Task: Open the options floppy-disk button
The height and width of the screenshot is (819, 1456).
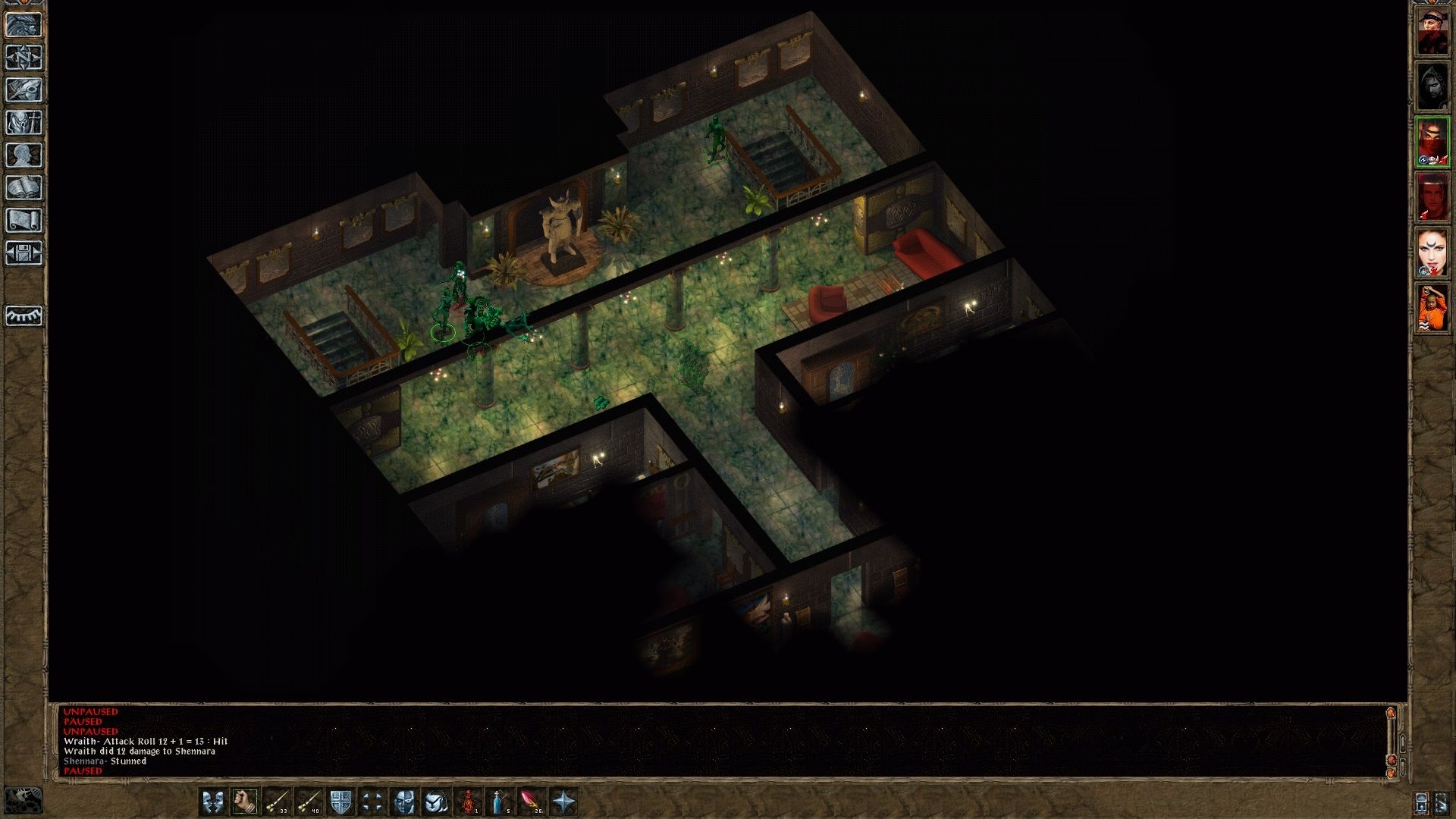Action: [24, 253]
